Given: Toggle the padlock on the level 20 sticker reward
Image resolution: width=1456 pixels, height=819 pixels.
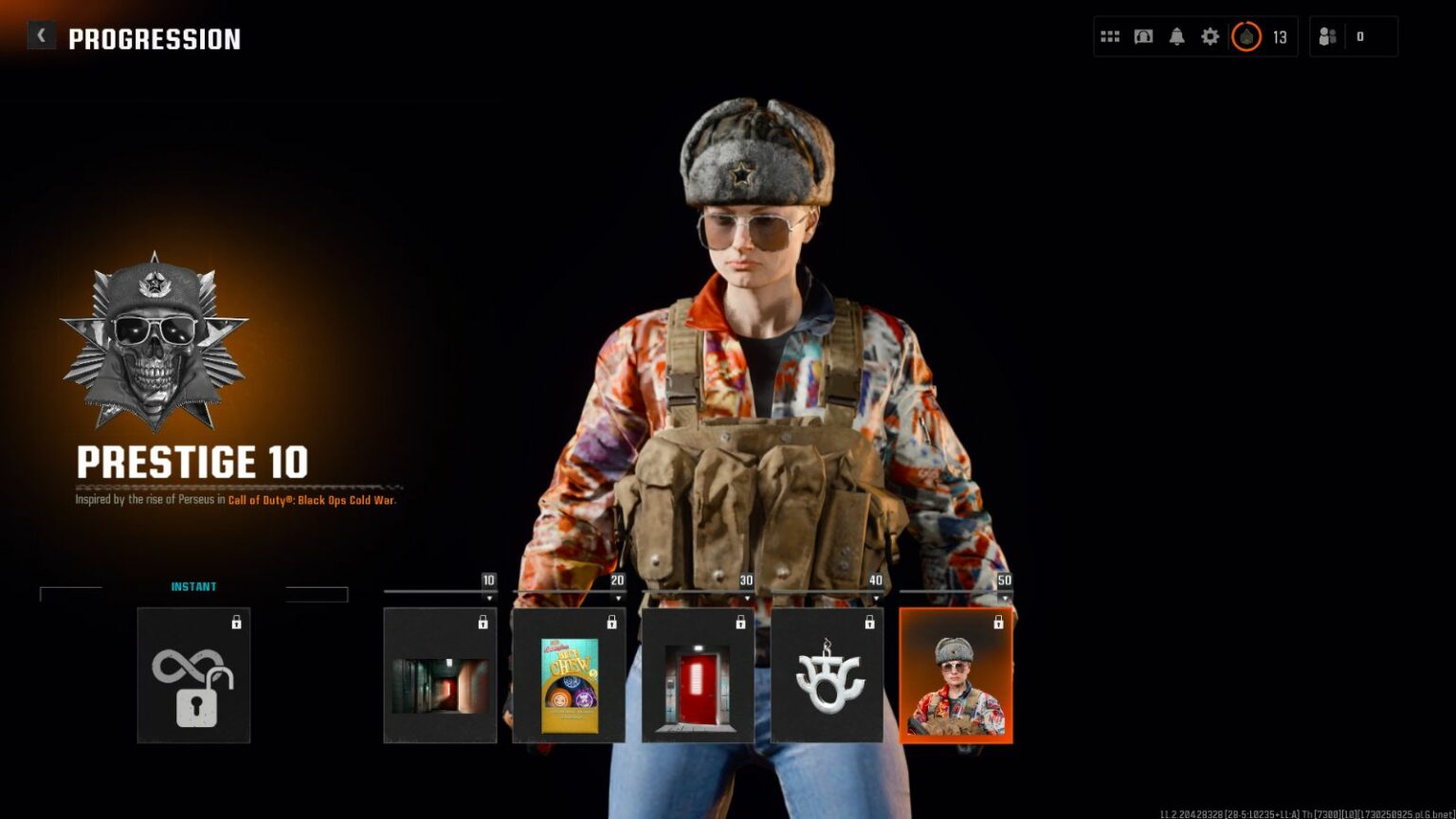Looking at the screenshot, I should click(612, 624).
